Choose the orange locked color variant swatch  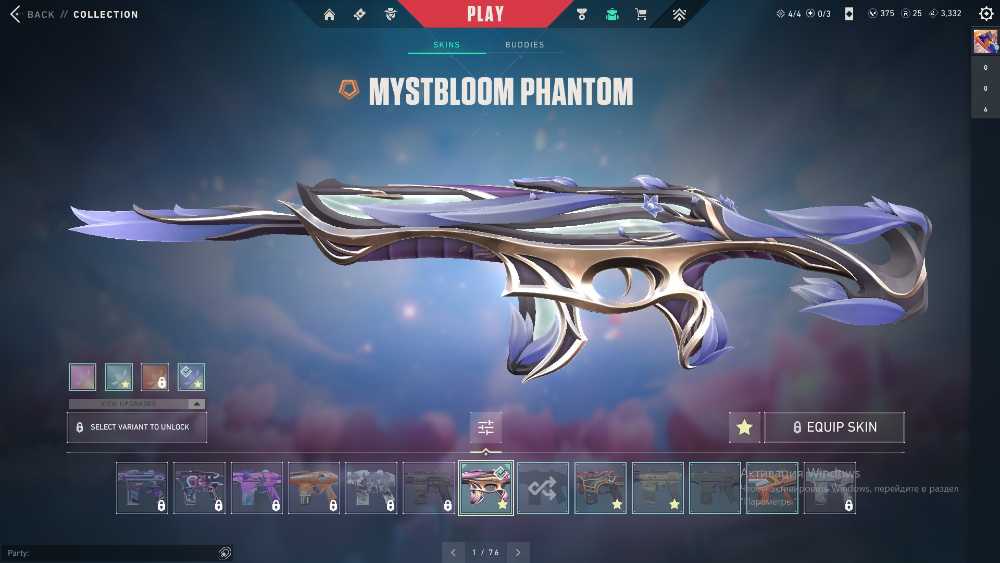click(155, 376)
